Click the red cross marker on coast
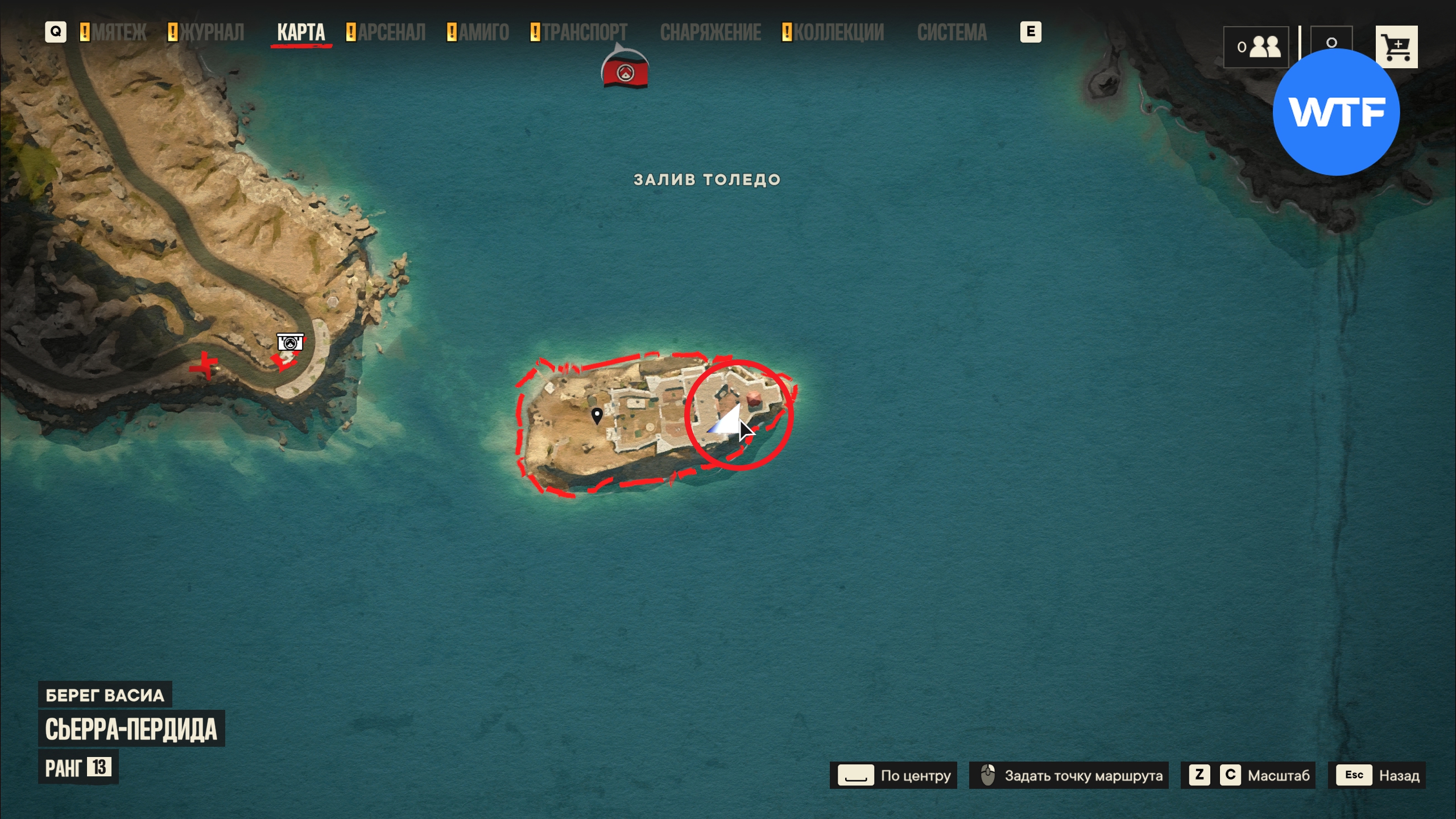The height and width of the screenshot is (819, 1456). pos(204,365)
